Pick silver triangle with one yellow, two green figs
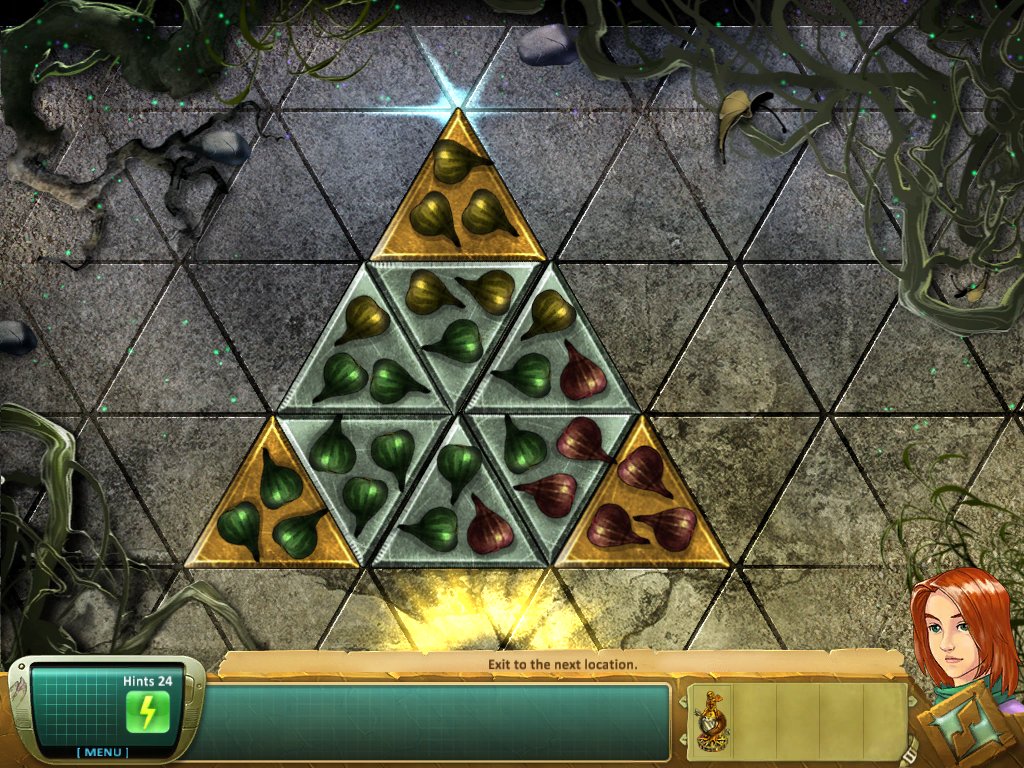 tap(365, 360)
